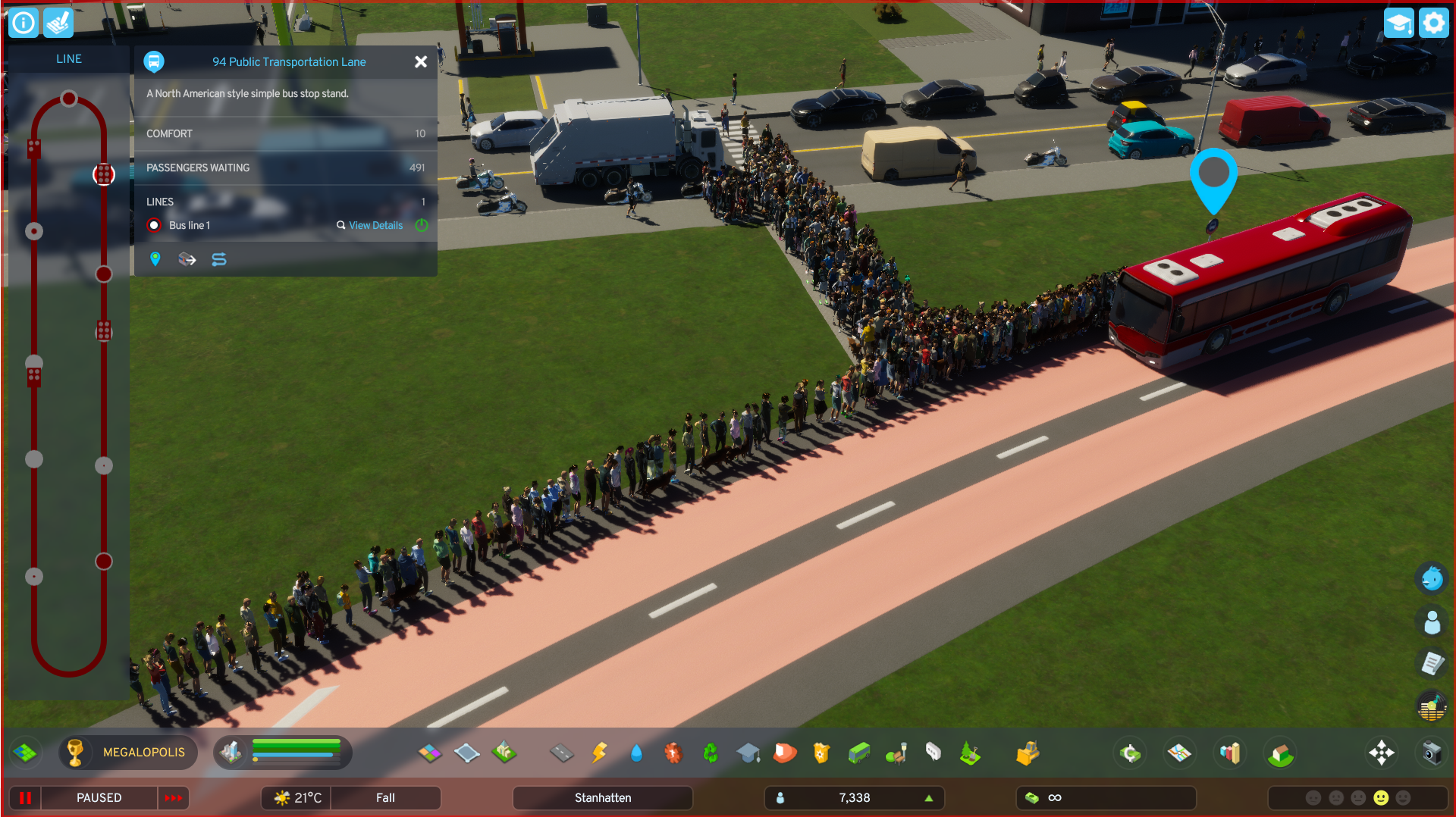Select the Bus line 1 radio indicator
Viewport: 1456px width, 817px height.
click(154, 225)
